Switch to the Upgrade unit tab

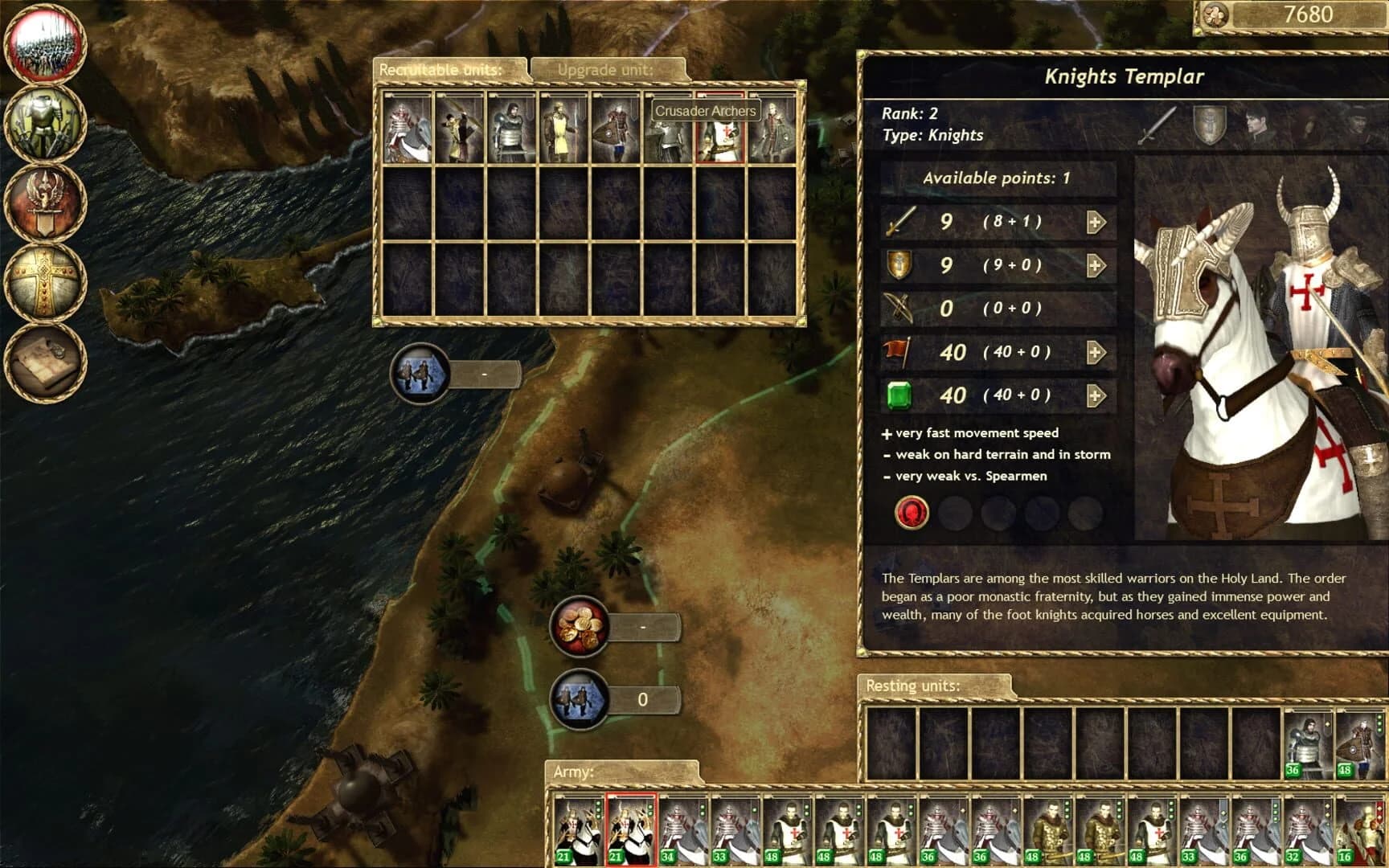pyautogui.click(x=607, y=70)
